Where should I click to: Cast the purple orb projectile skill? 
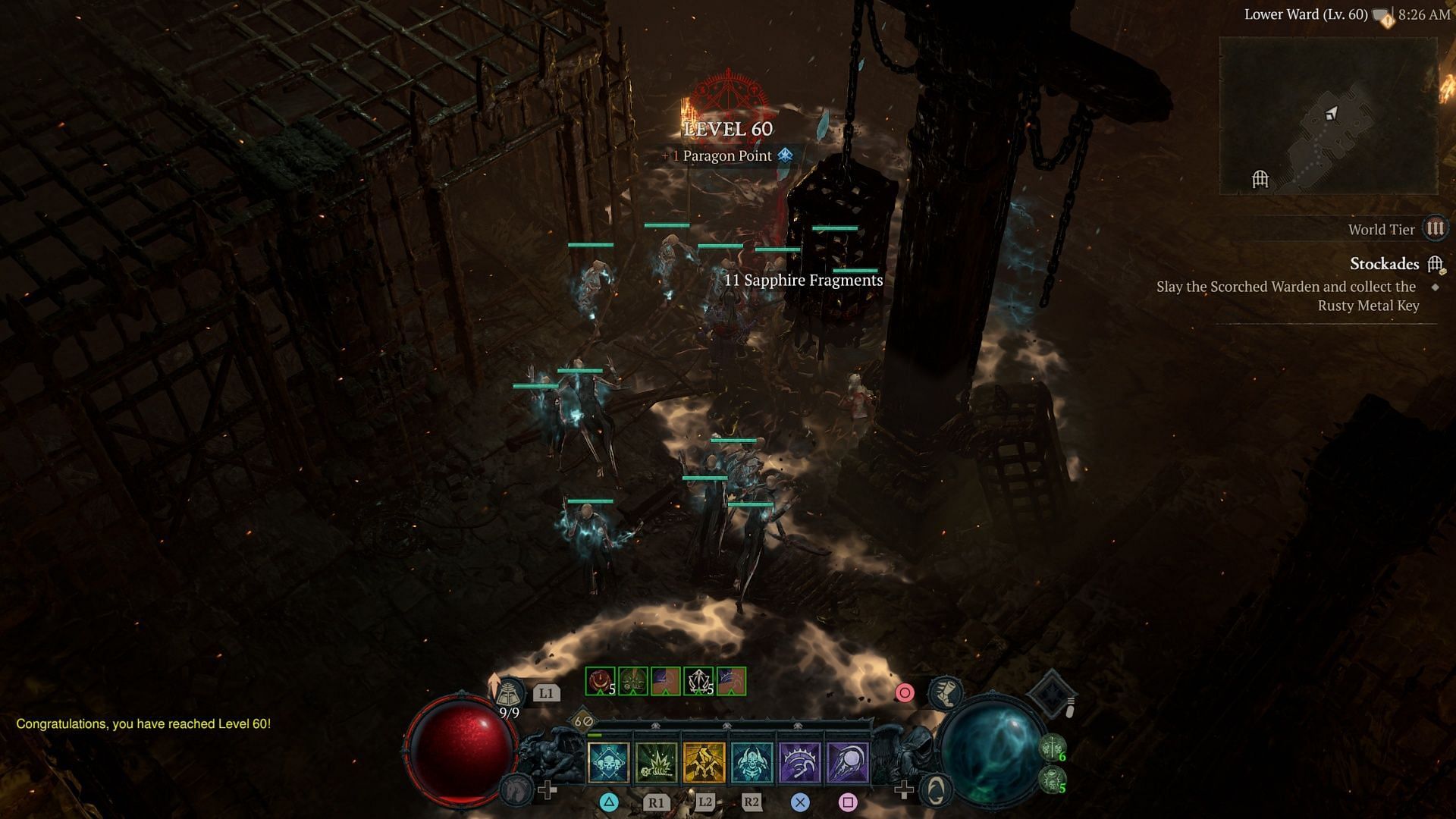848,761
